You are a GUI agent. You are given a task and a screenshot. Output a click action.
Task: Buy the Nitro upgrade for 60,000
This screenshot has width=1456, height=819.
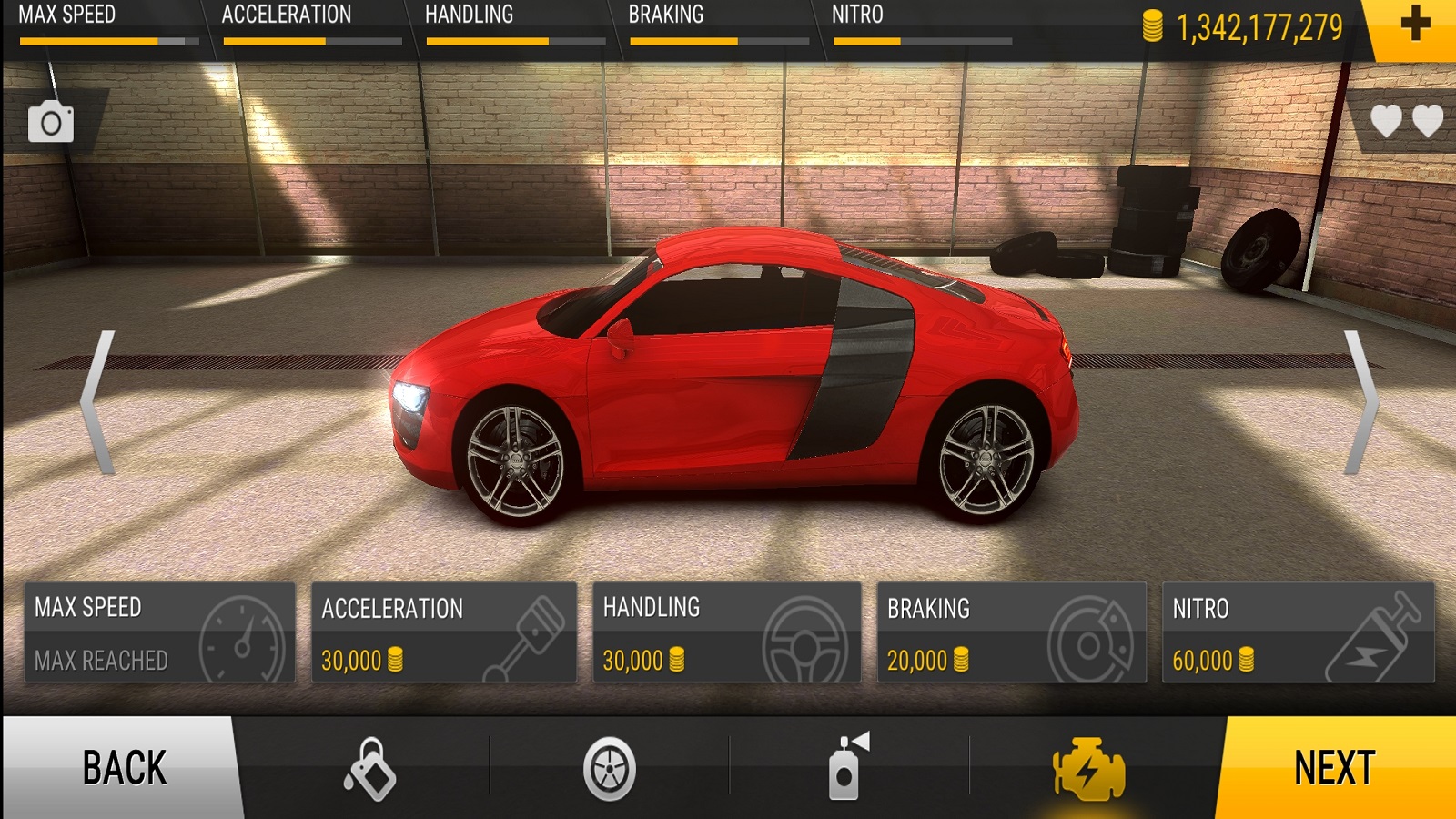tap(1298, 633)
